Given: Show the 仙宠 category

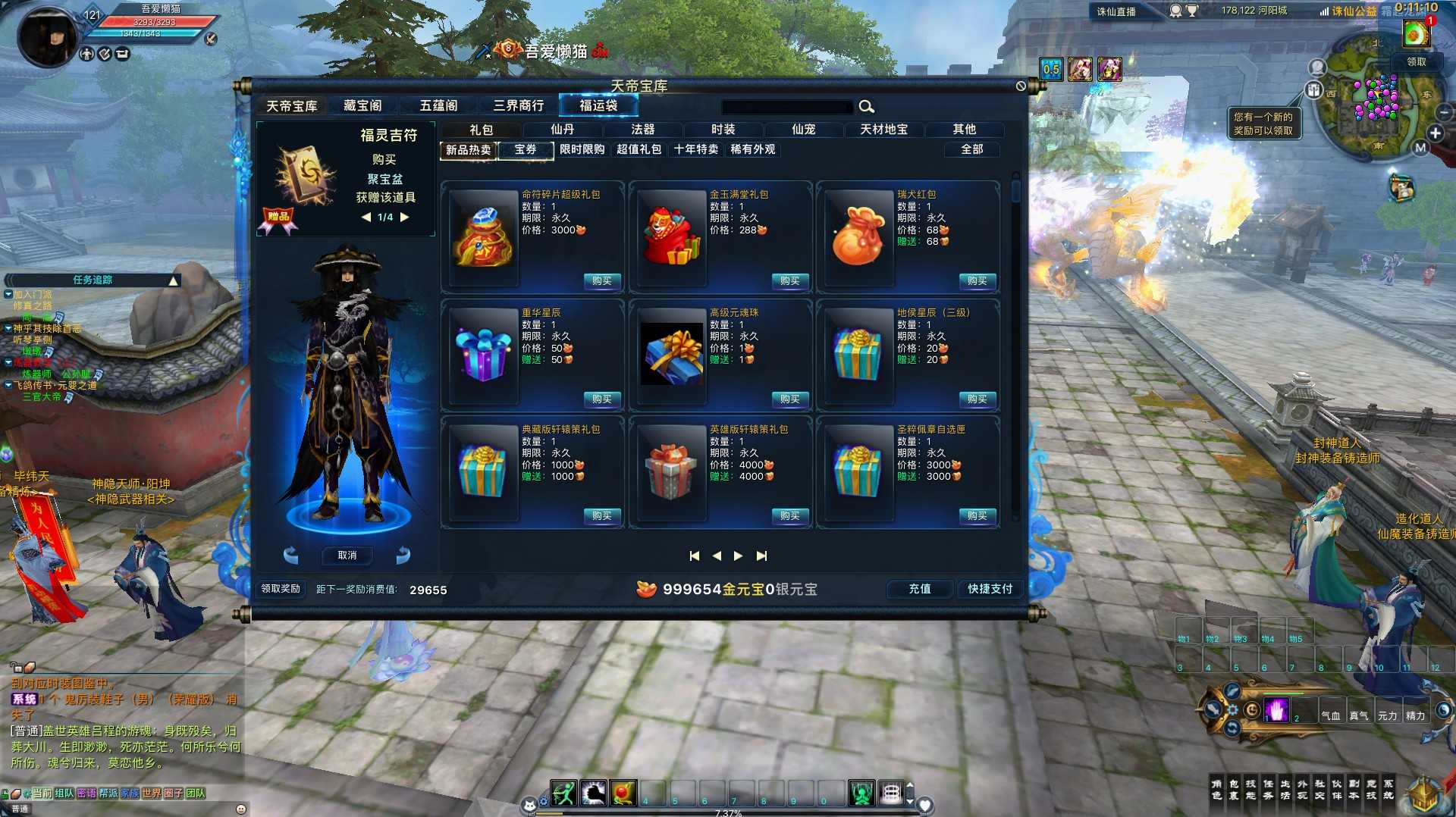Looking at the screenshot, I should click(x=803, y=130).
